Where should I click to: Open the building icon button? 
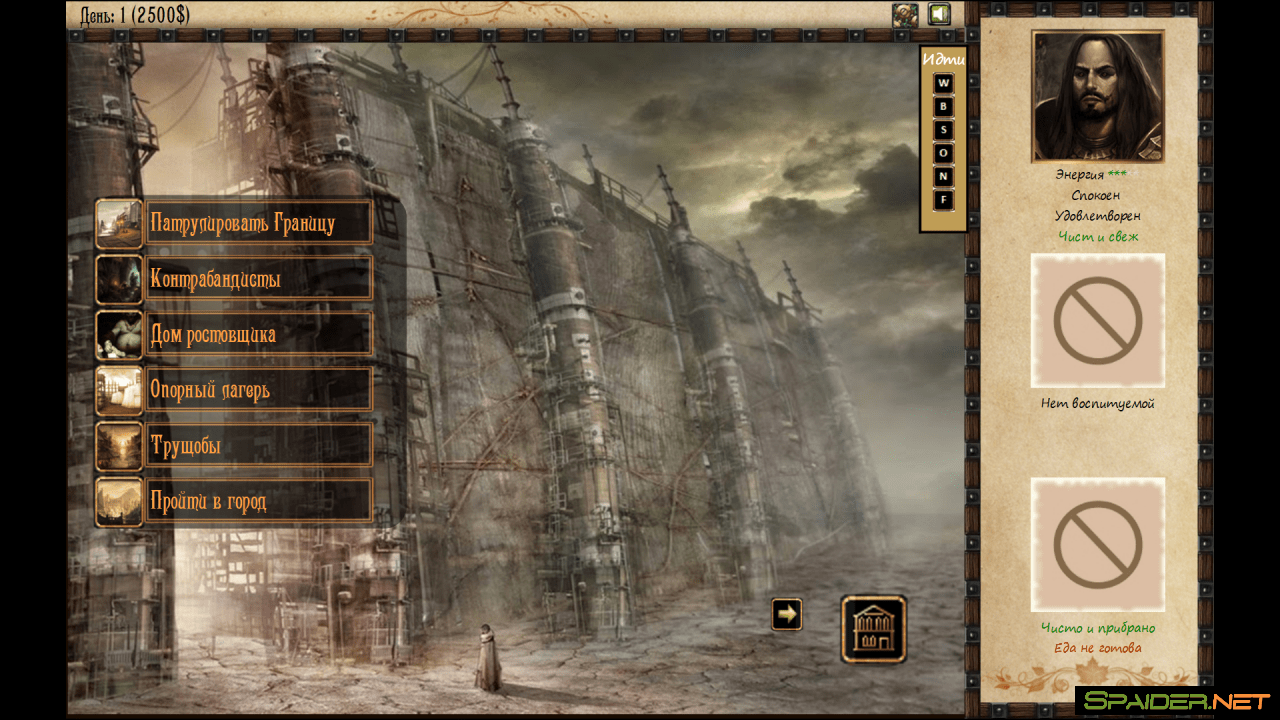point(874,629)
